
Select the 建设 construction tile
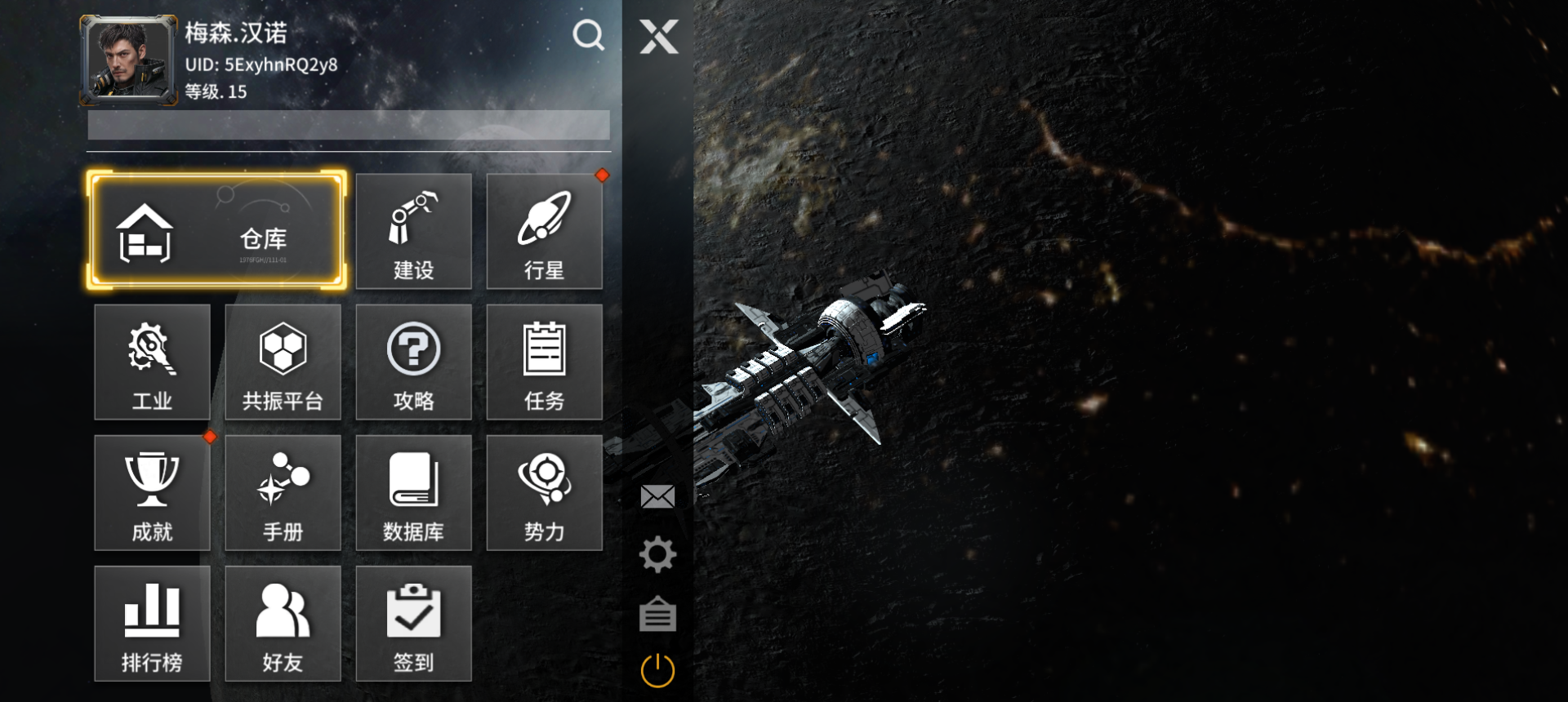413,232
